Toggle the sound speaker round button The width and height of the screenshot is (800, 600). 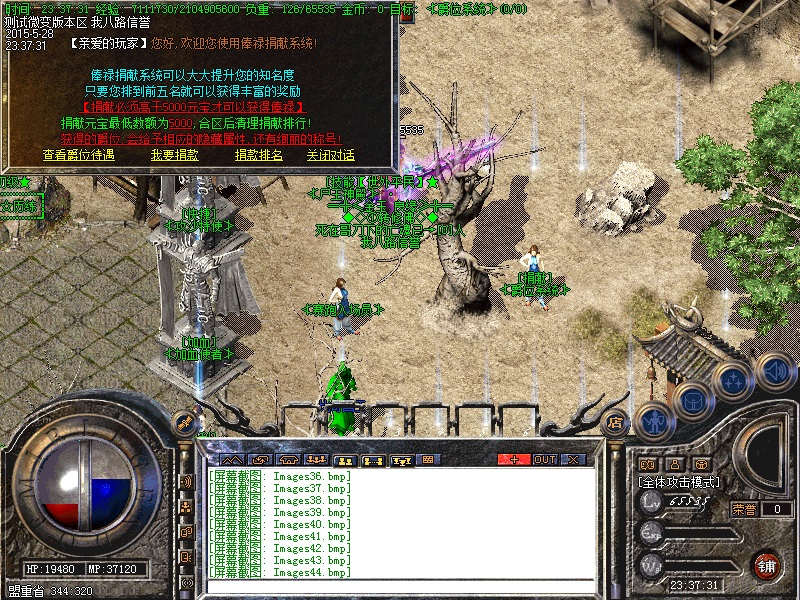(x=773, y=370)
